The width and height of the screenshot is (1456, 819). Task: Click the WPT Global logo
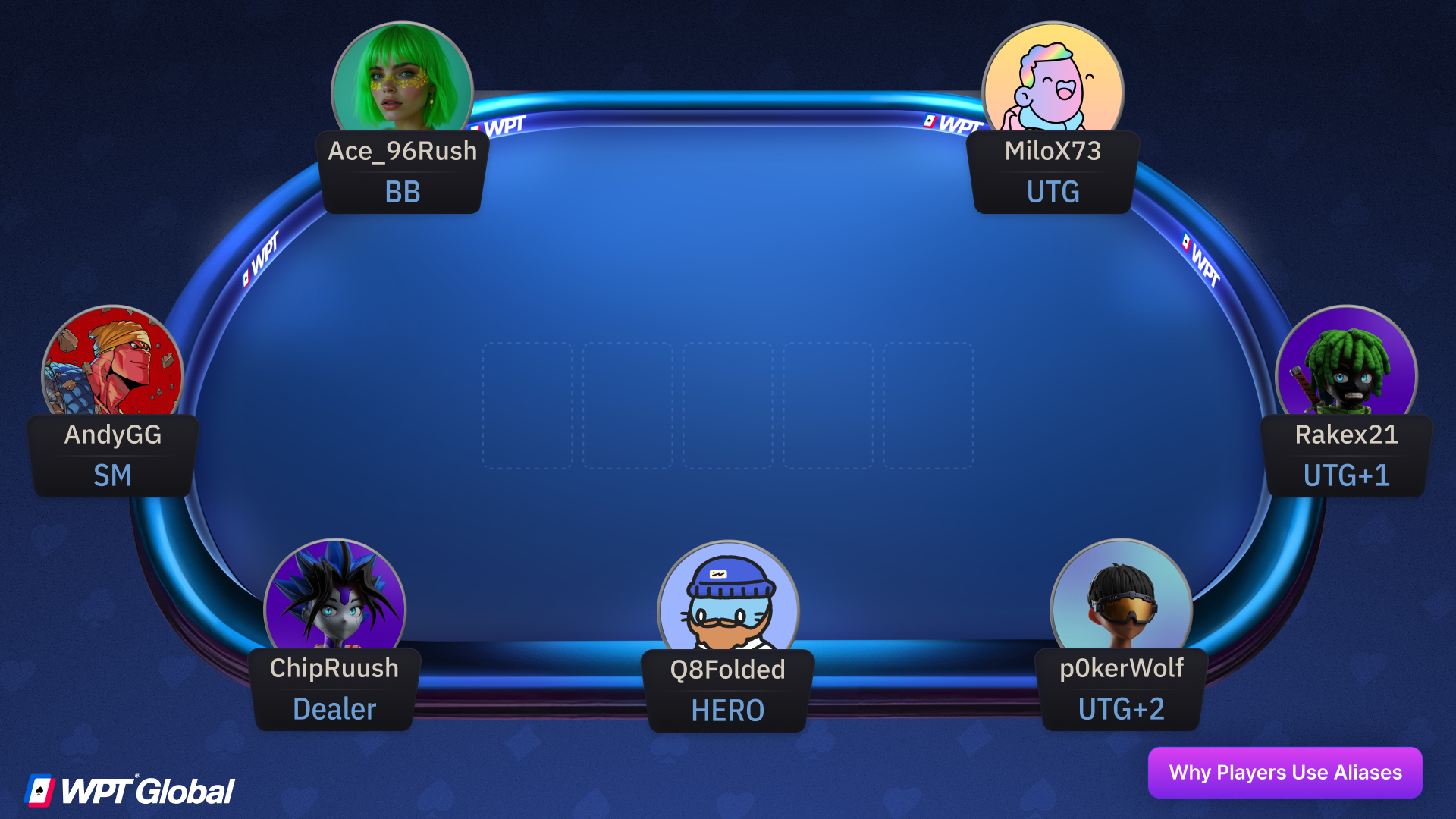[130, 790]
